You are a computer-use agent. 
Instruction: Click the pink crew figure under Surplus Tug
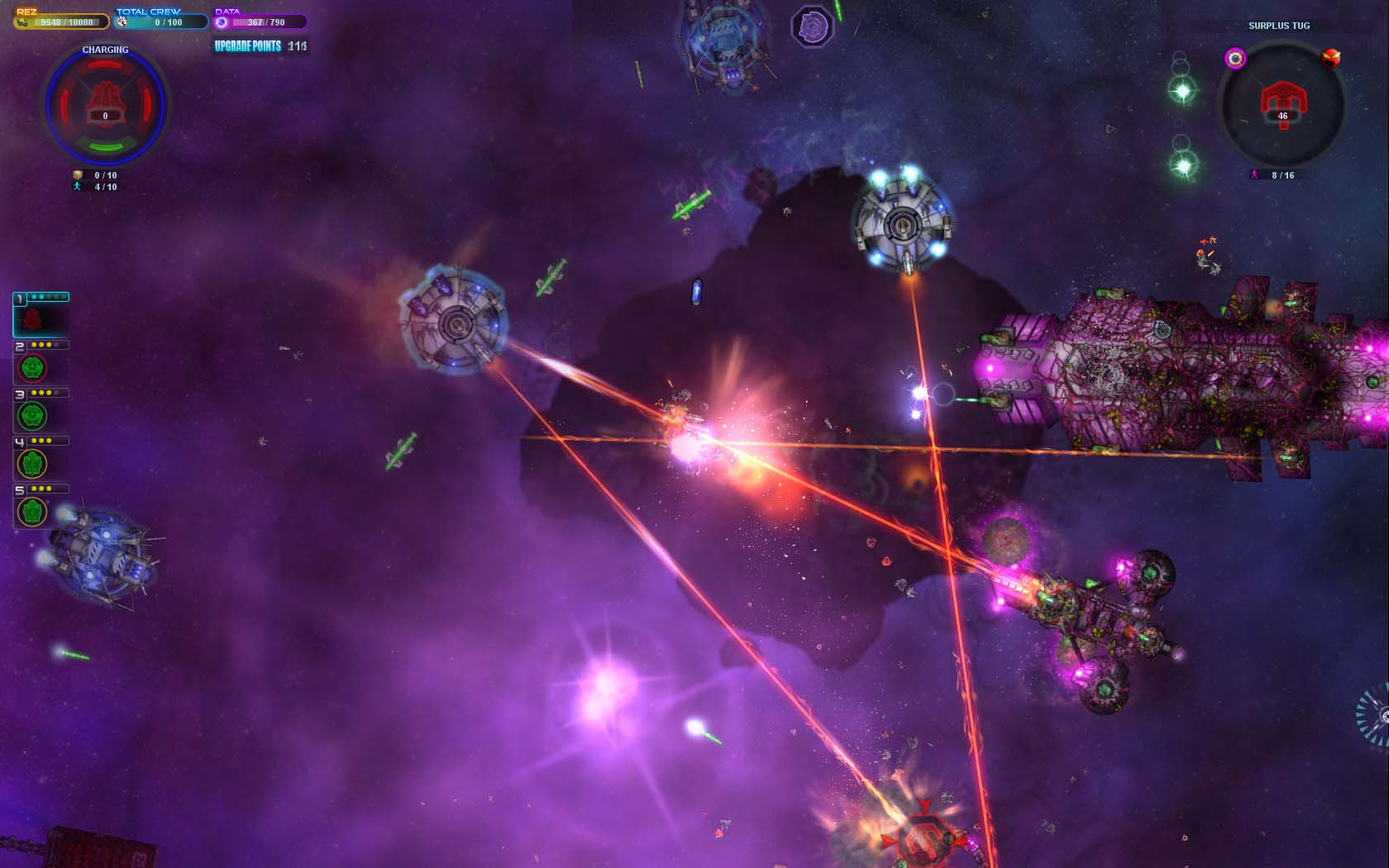(1255, 175)
